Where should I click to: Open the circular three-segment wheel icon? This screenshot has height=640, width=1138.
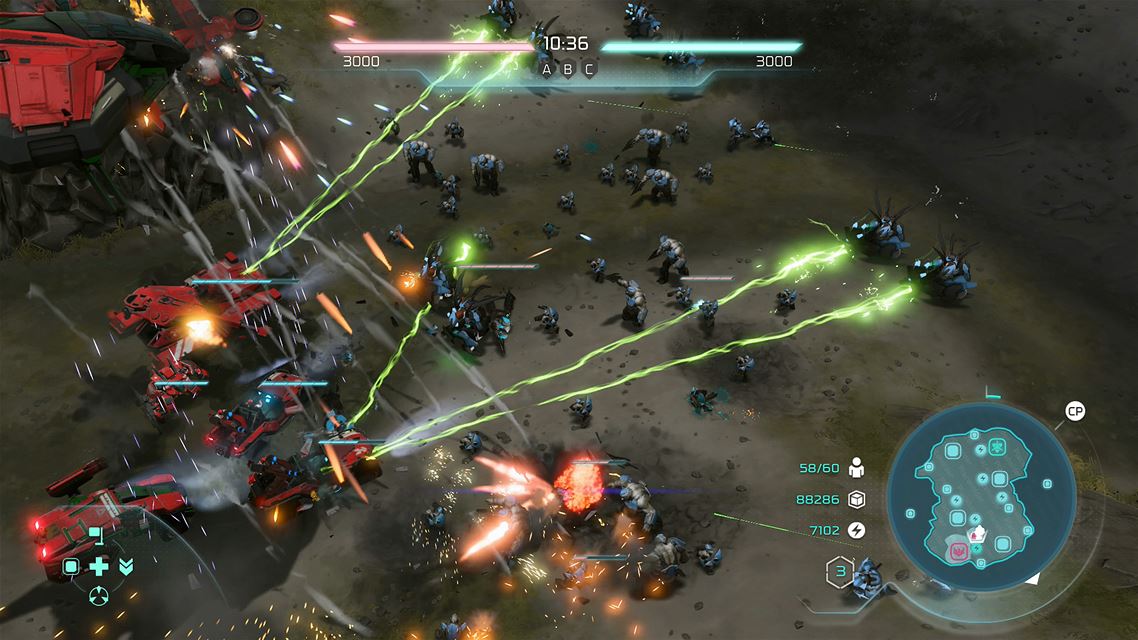click(x=99, y=596)
